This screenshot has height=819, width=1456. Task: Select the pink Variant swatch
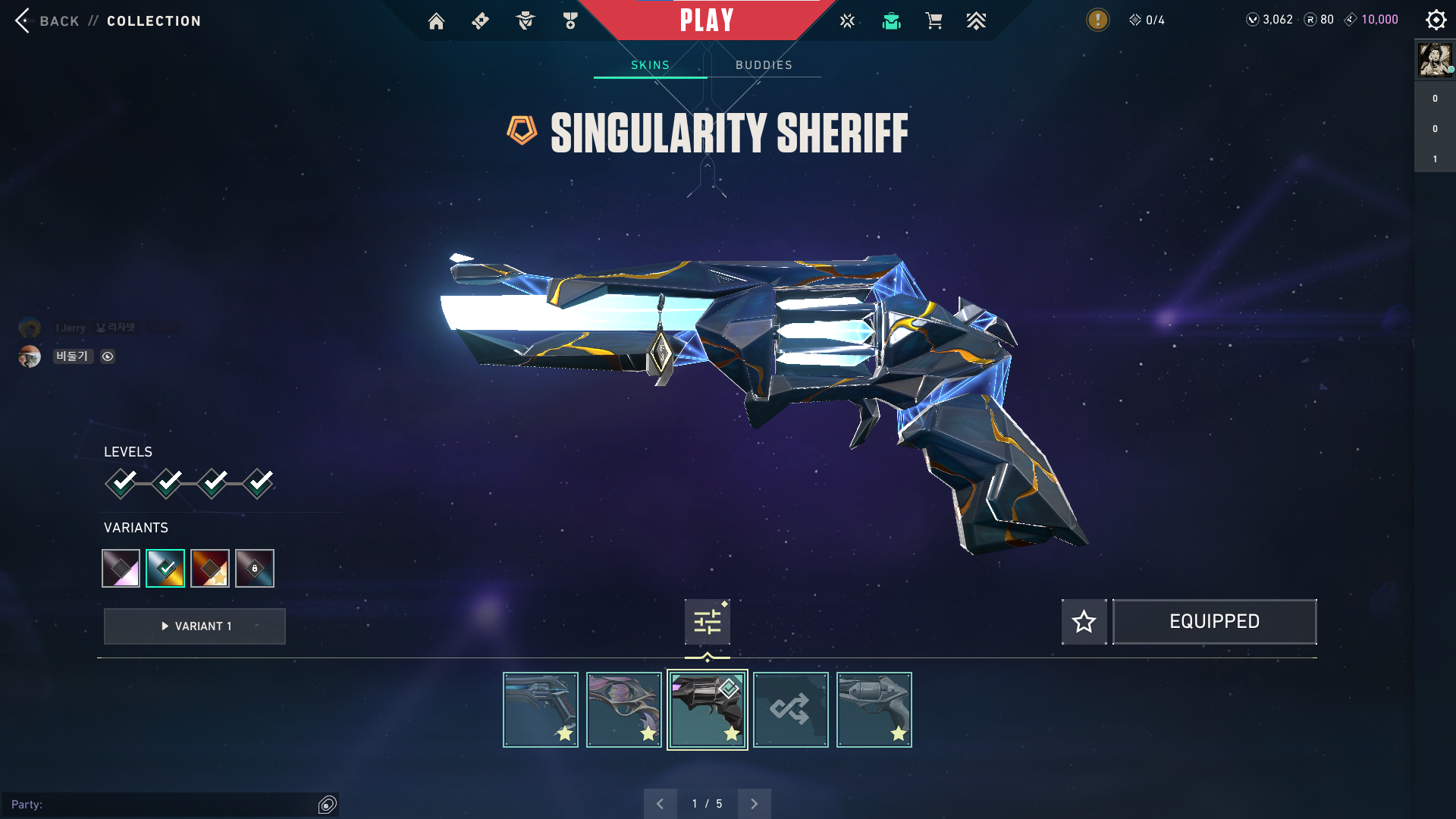click(121, 568)
